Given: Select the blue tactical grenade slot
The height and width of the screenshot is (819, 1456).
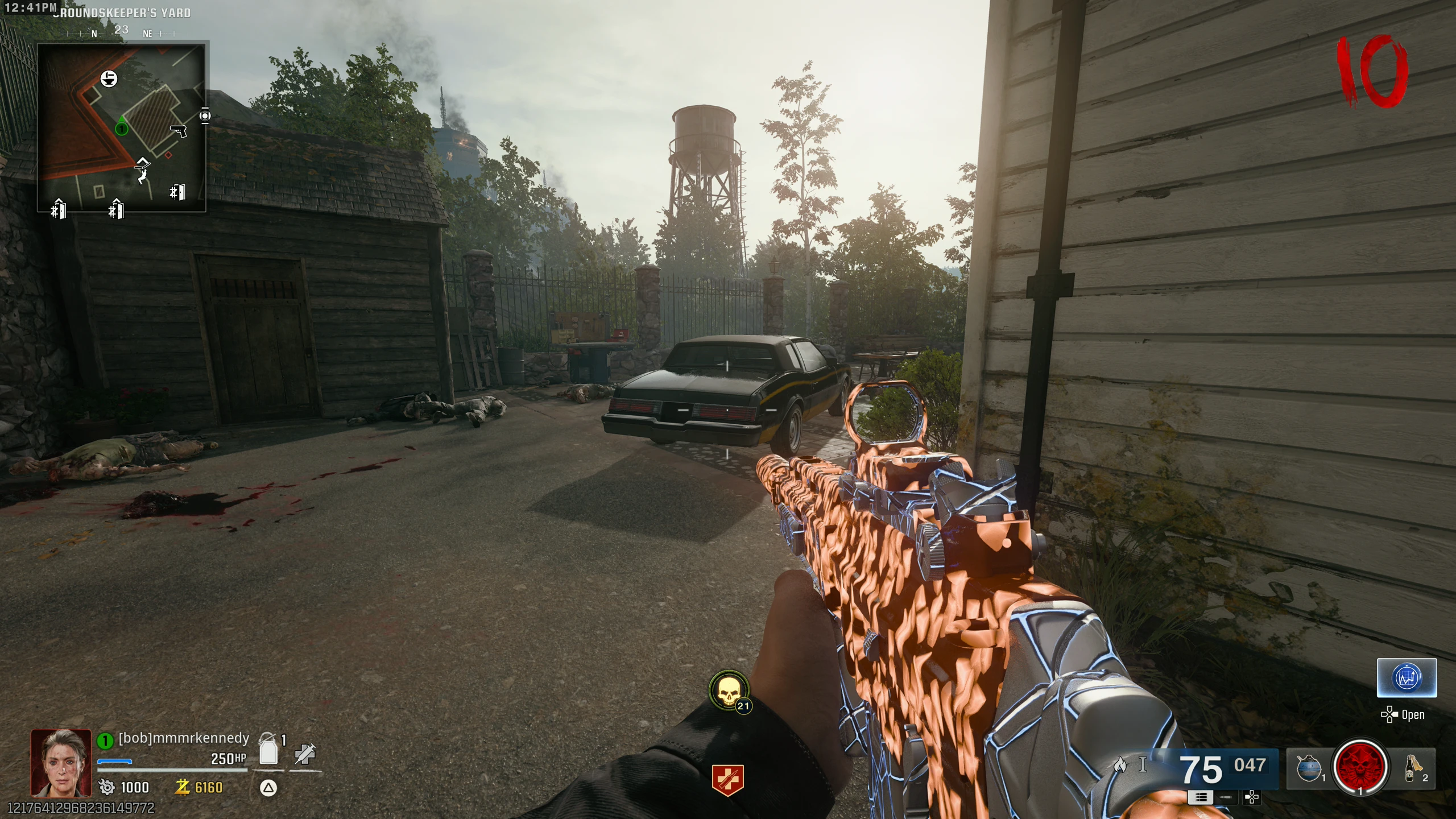Looking at the screenshot, I should pos(1308,768).
